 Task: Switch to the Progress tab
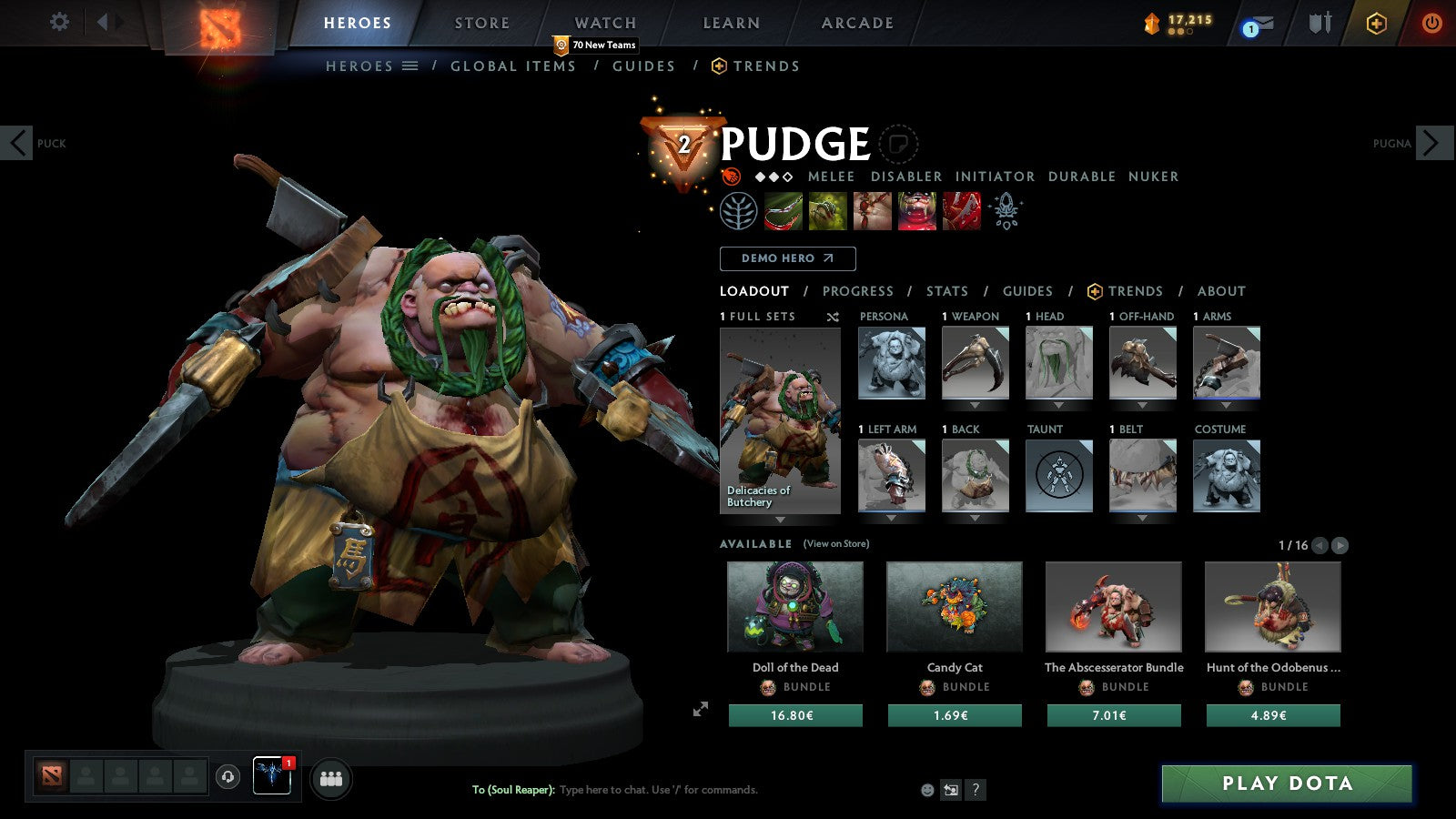tap(857, 291)
